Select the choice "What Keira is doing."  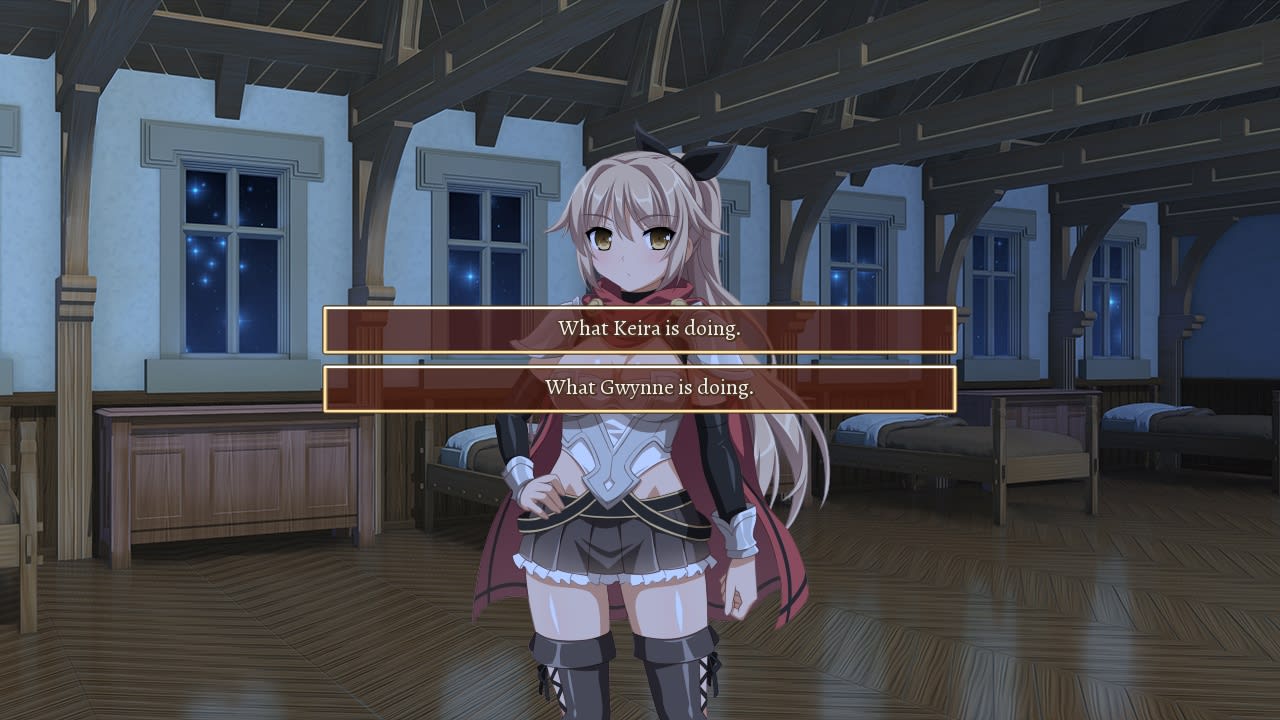[640, 329]
